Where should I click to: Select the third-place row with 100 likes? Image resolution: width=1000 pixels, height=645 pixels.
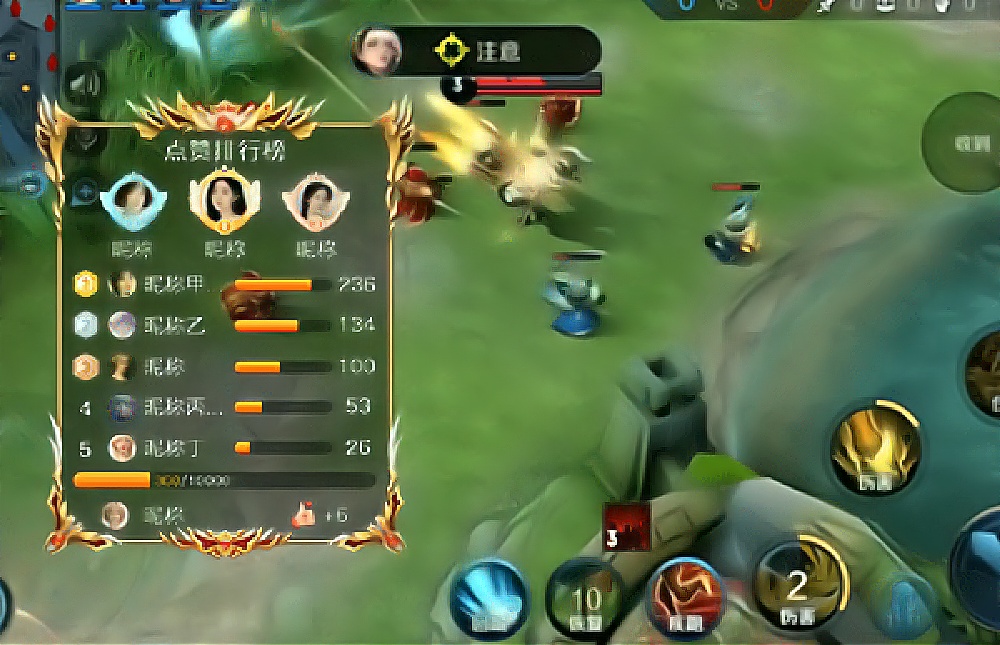coord(225,367)
